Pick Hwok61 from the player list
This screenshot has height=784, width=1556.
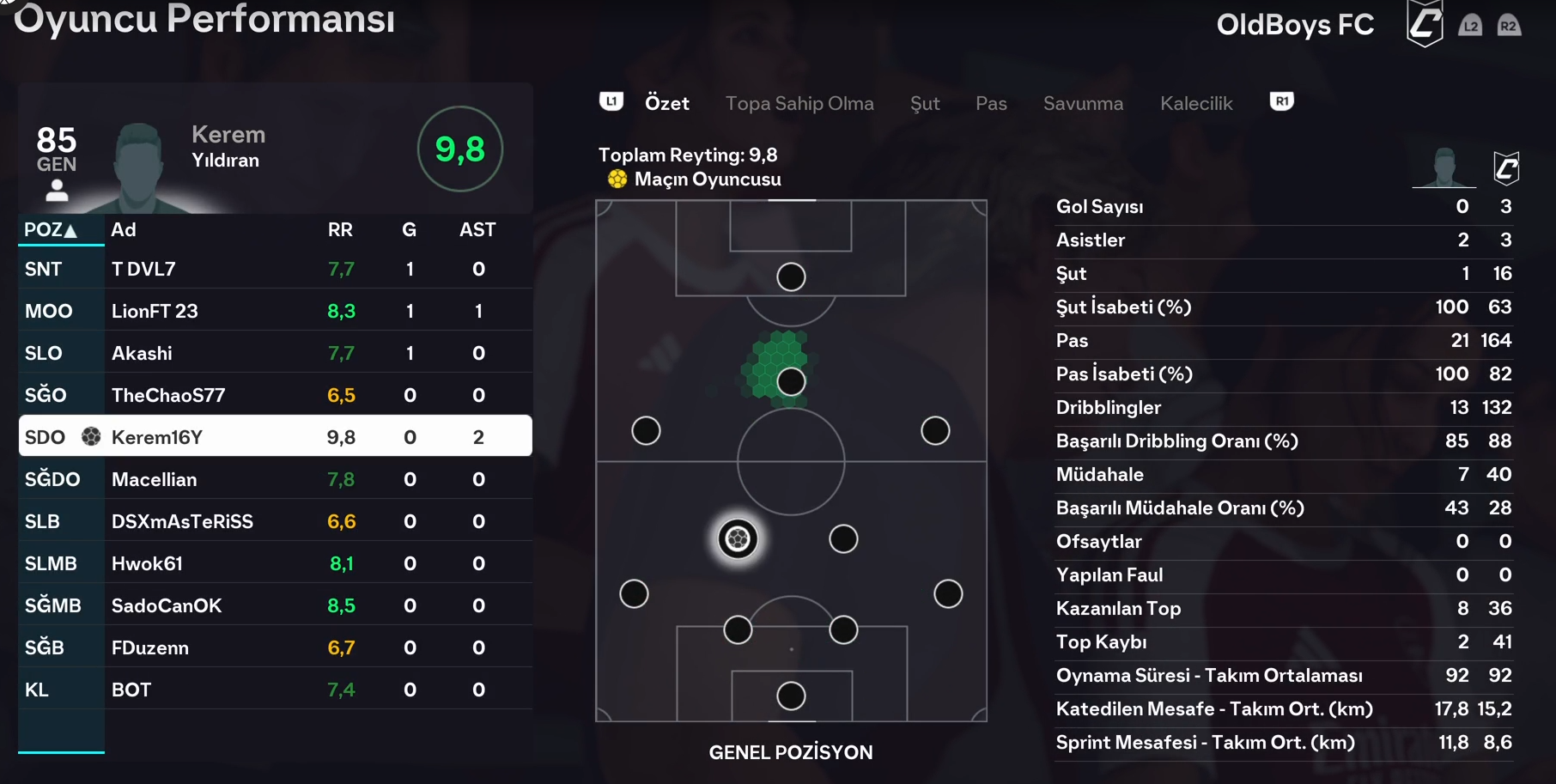click(275, 564)
